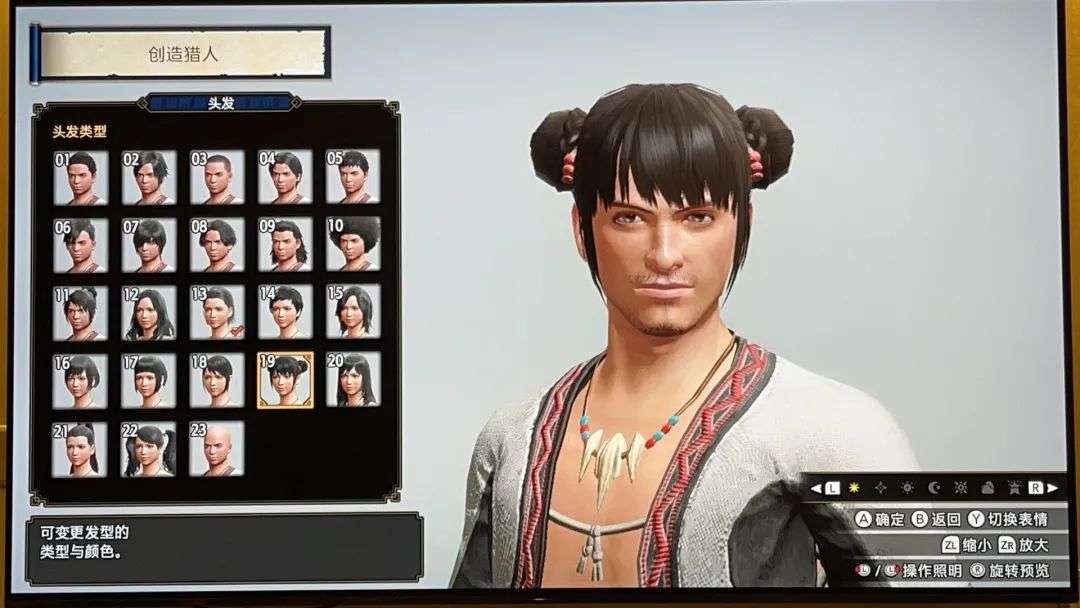
Task: Choose hairstyle number 15
Action: tap(352, 313)
